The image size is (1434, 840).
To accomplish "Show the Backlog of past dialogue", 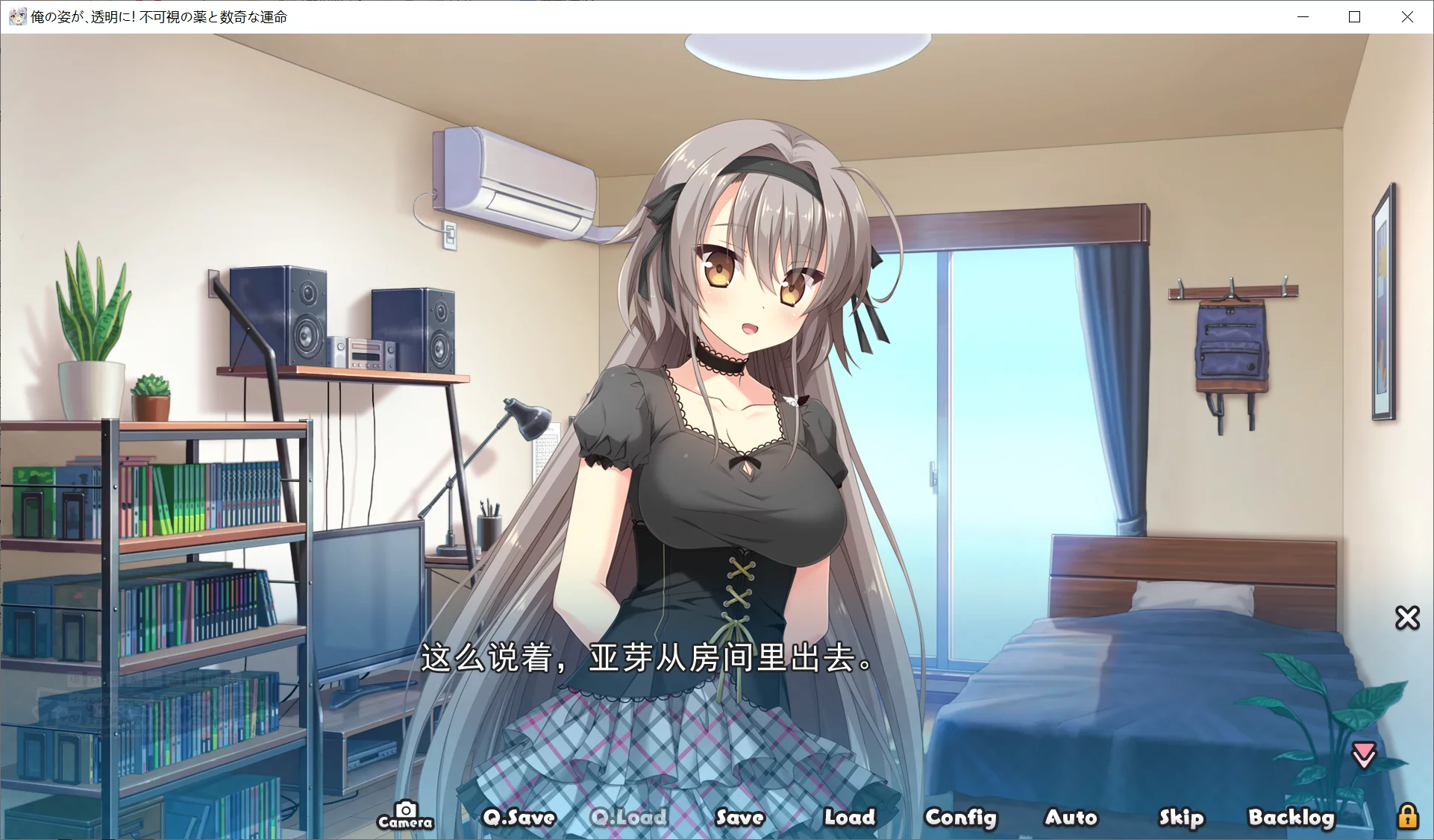I will (1291, 818).
